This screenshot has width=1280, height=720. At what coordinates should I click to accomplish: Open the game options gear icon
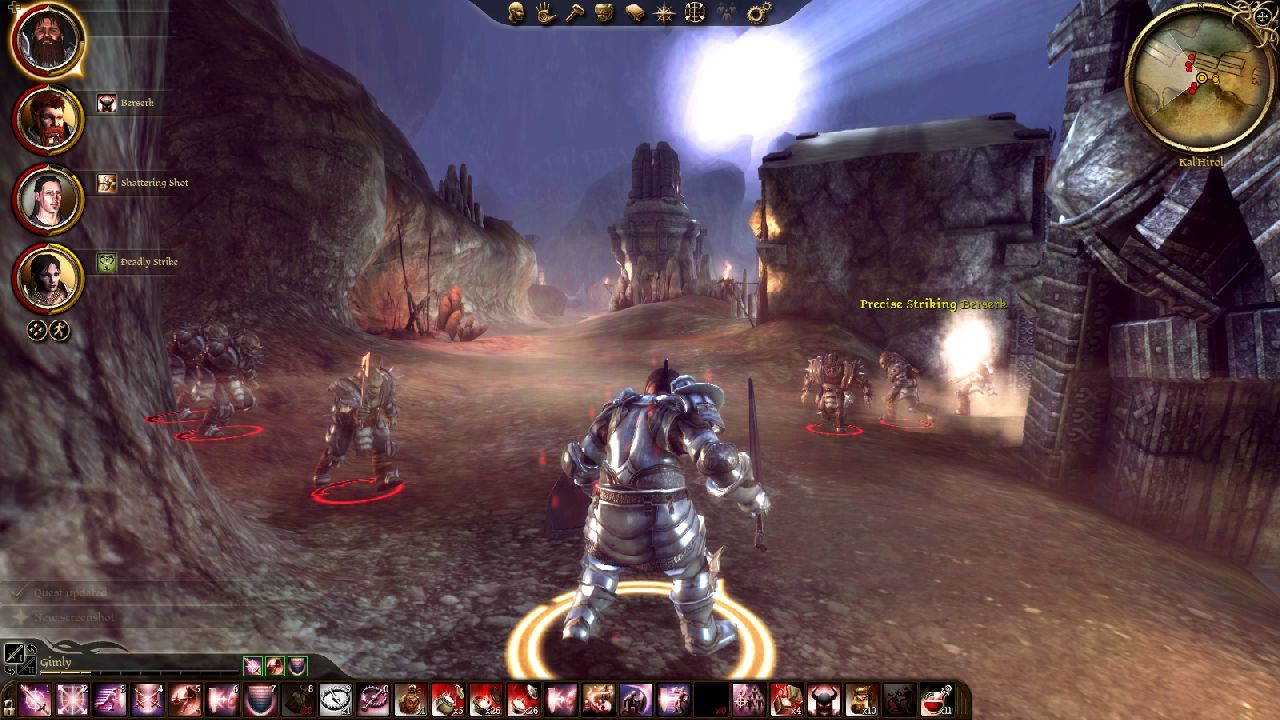(x=758, y=13)
